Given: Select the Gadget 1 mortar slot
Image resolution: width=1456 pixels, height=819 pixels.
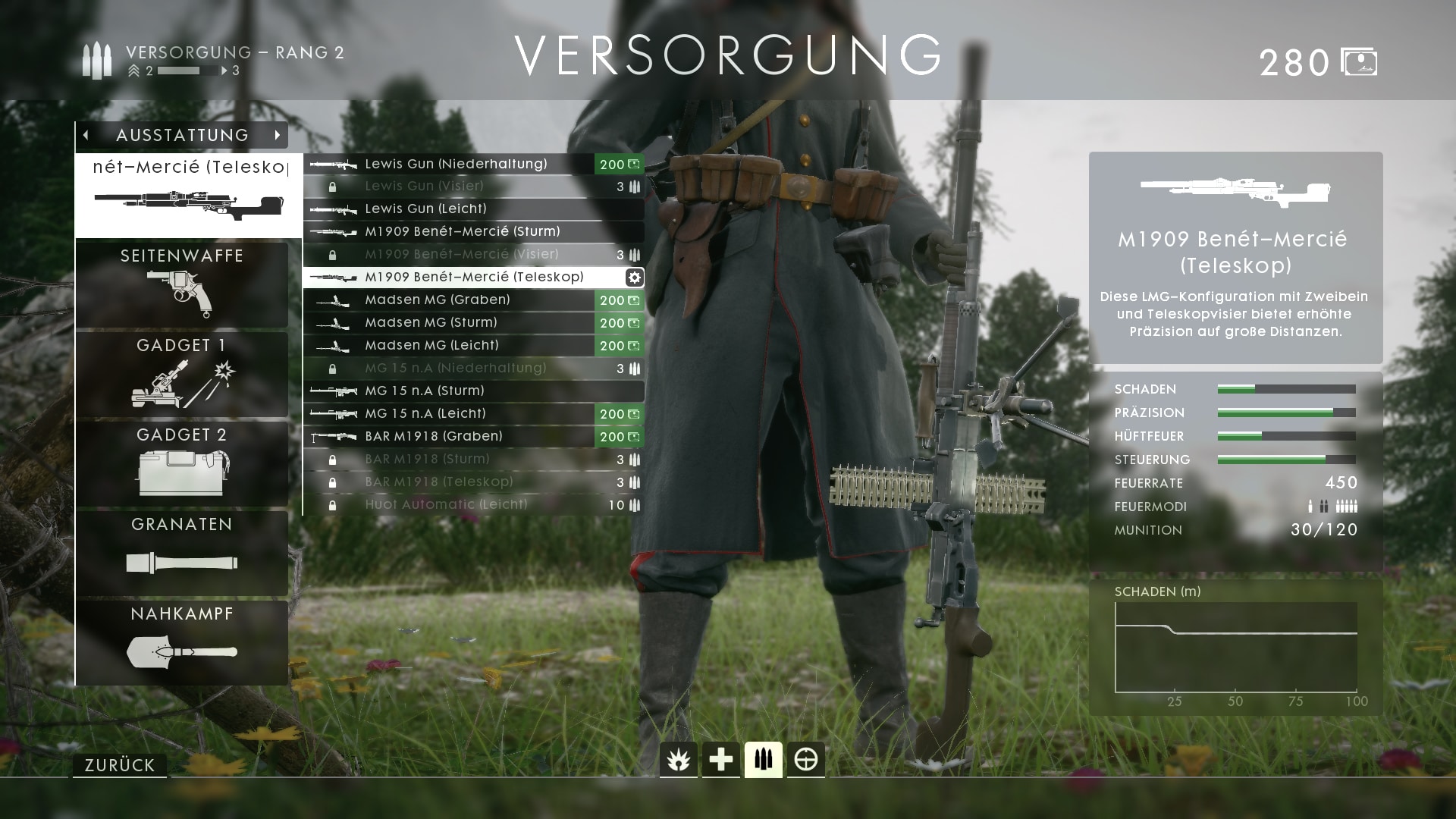Looking at the screenshot, I should coord(182,374).
